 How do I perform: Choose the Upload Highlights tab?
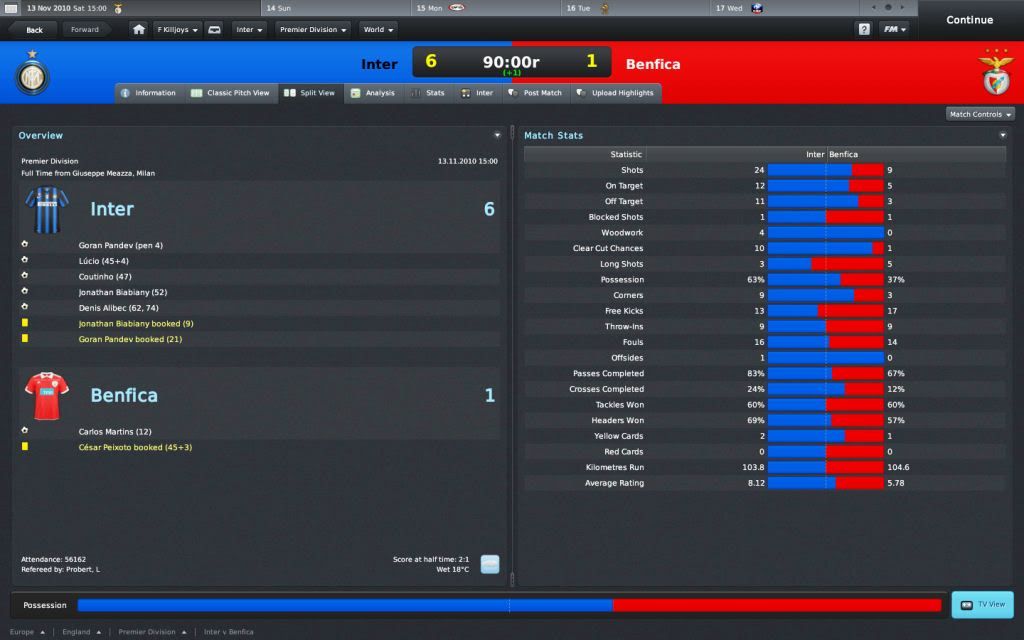tap(615, 93)
